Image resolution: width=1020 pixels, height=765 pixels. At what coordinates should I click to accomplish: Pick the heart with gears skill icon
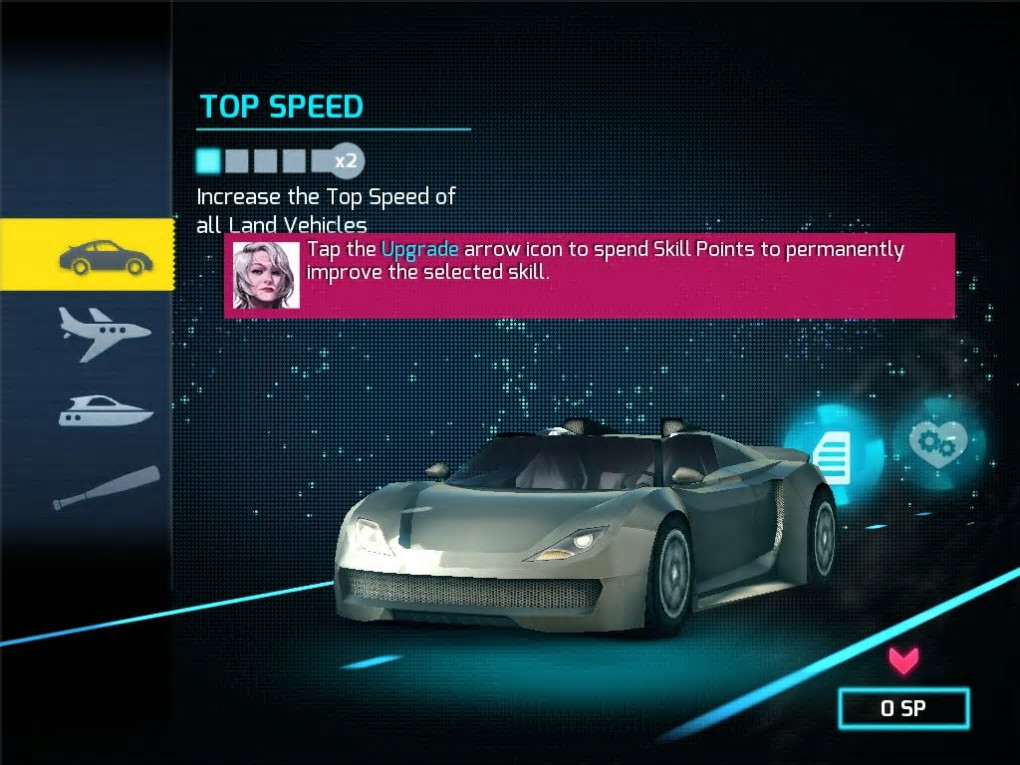click(937, 441)
